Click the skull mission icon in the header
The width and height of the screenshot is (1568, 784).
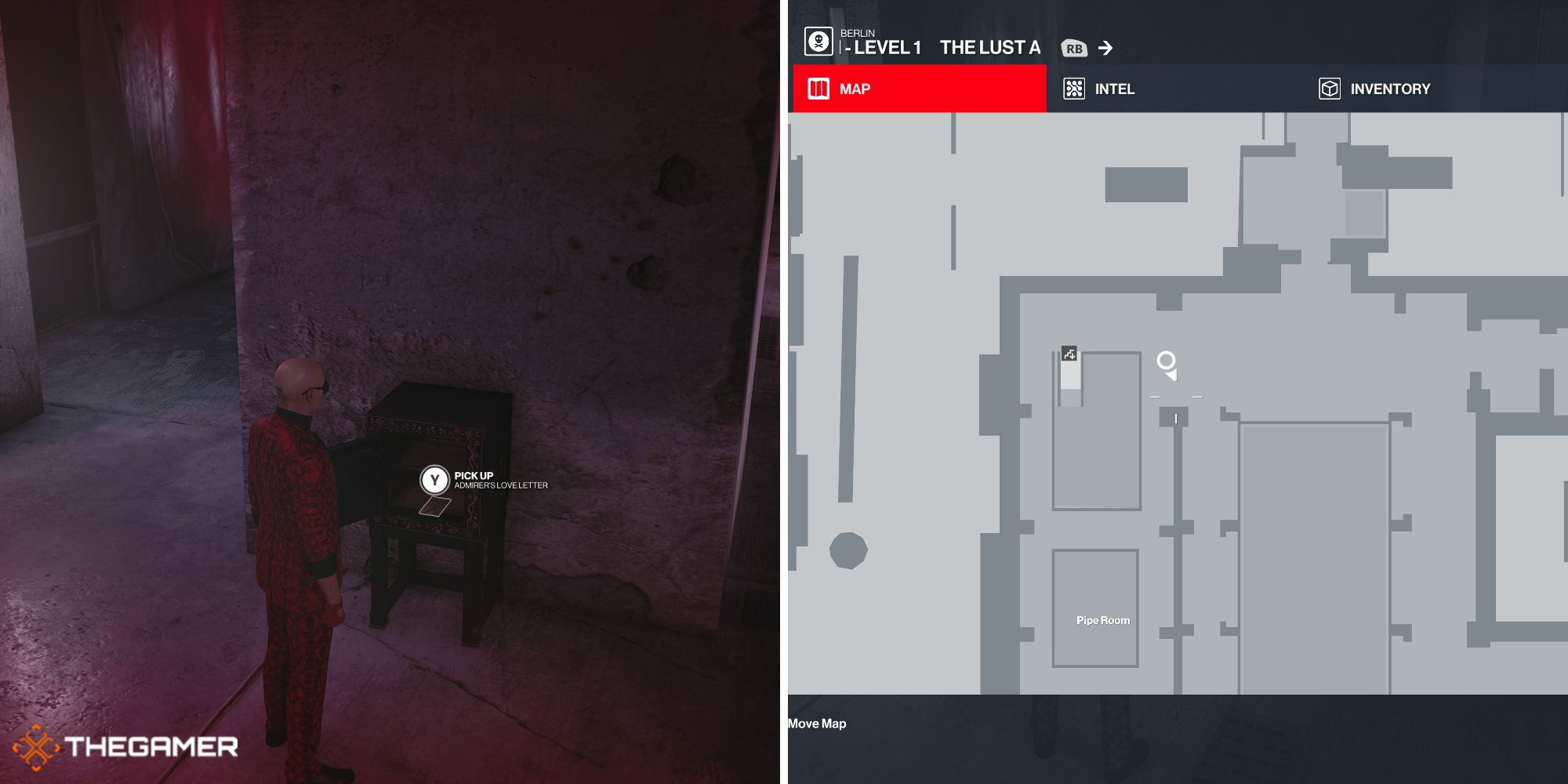(x=818, y=41)
